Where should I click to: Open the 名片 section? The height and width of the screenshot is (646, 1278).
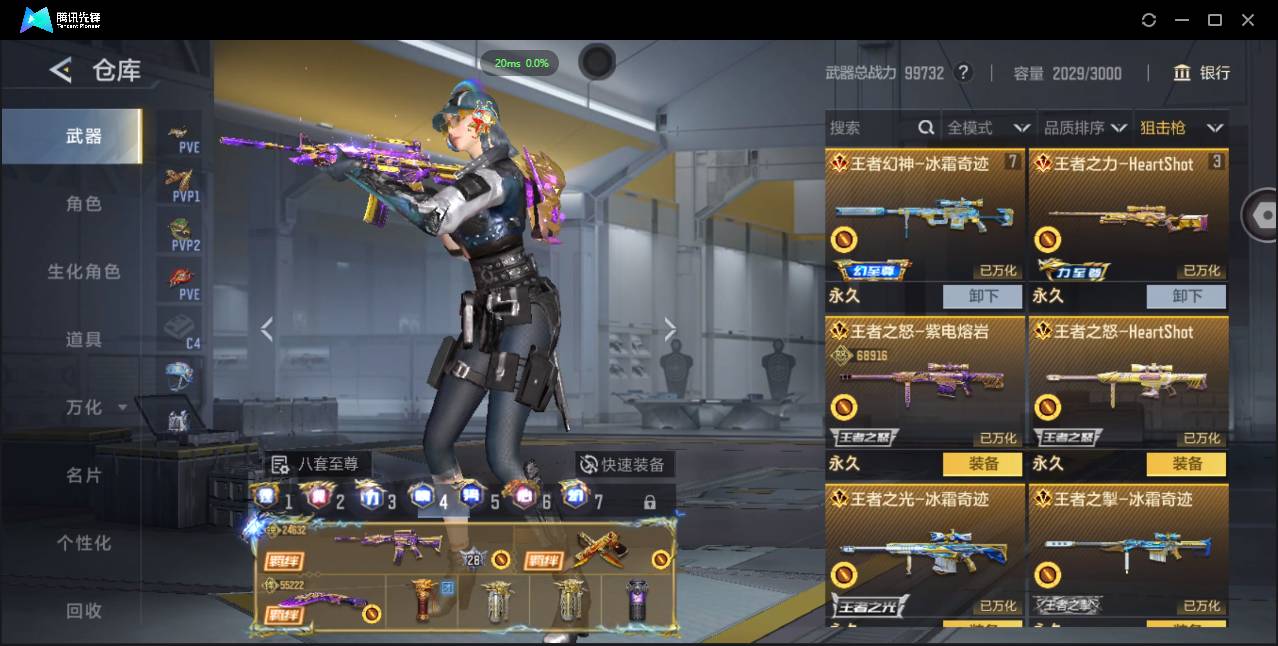pos(84,475)
